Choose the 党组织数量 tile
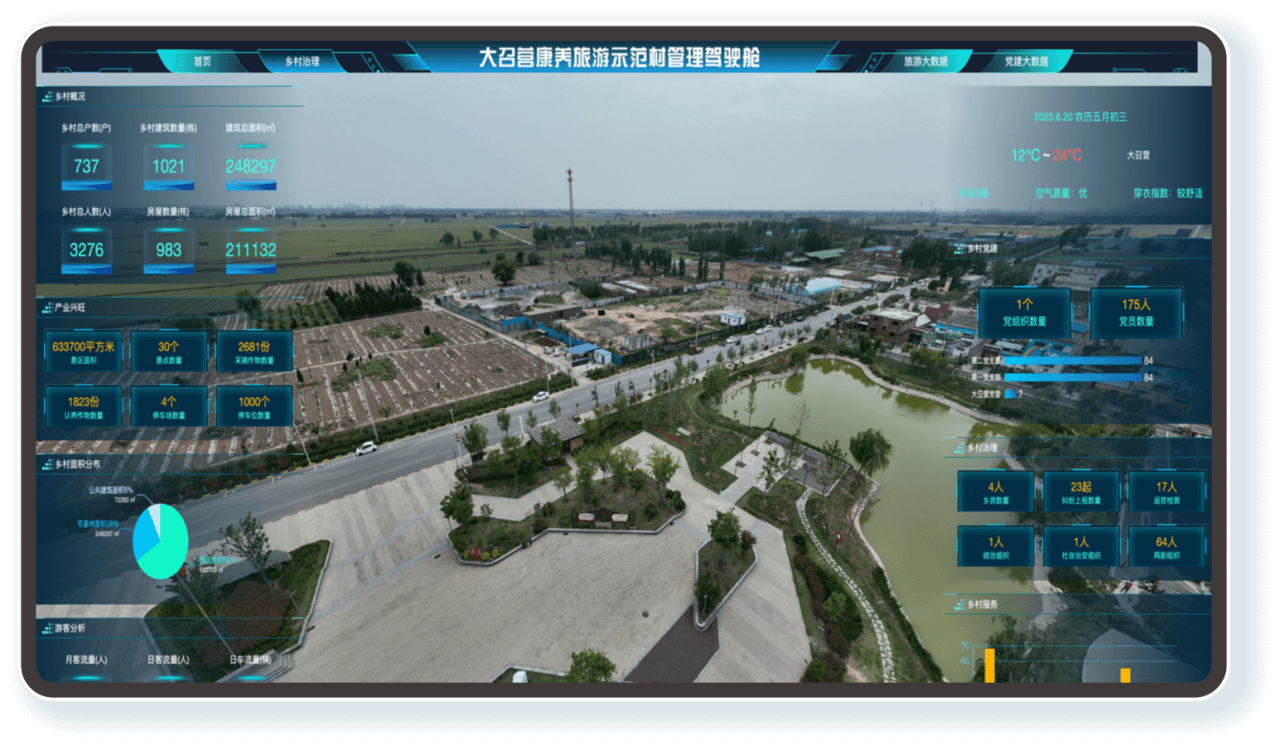The height and width of the screenshot is (746, 1280). (1024, 312)
